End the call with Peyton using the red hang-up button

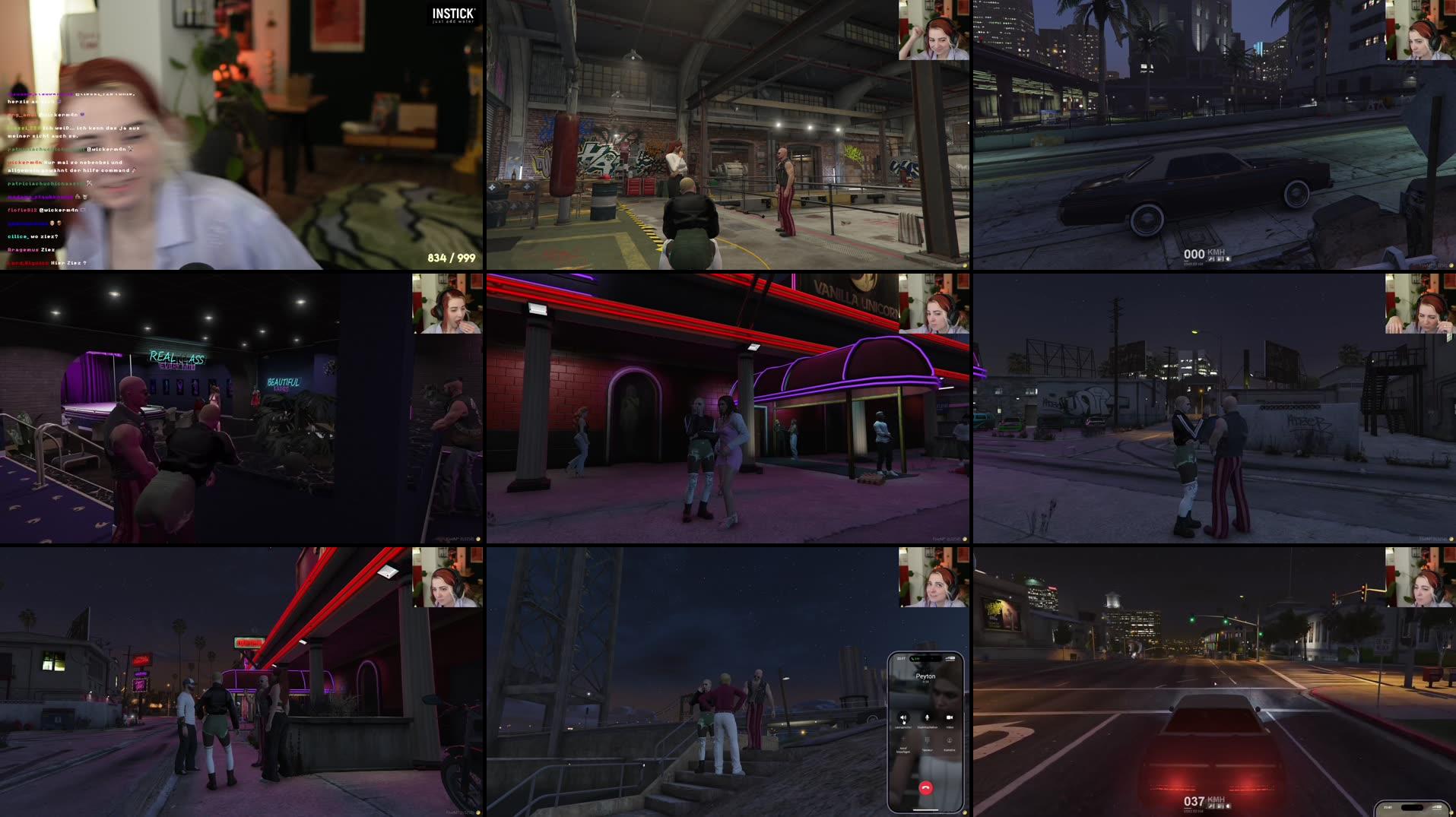tap(926, 787)
